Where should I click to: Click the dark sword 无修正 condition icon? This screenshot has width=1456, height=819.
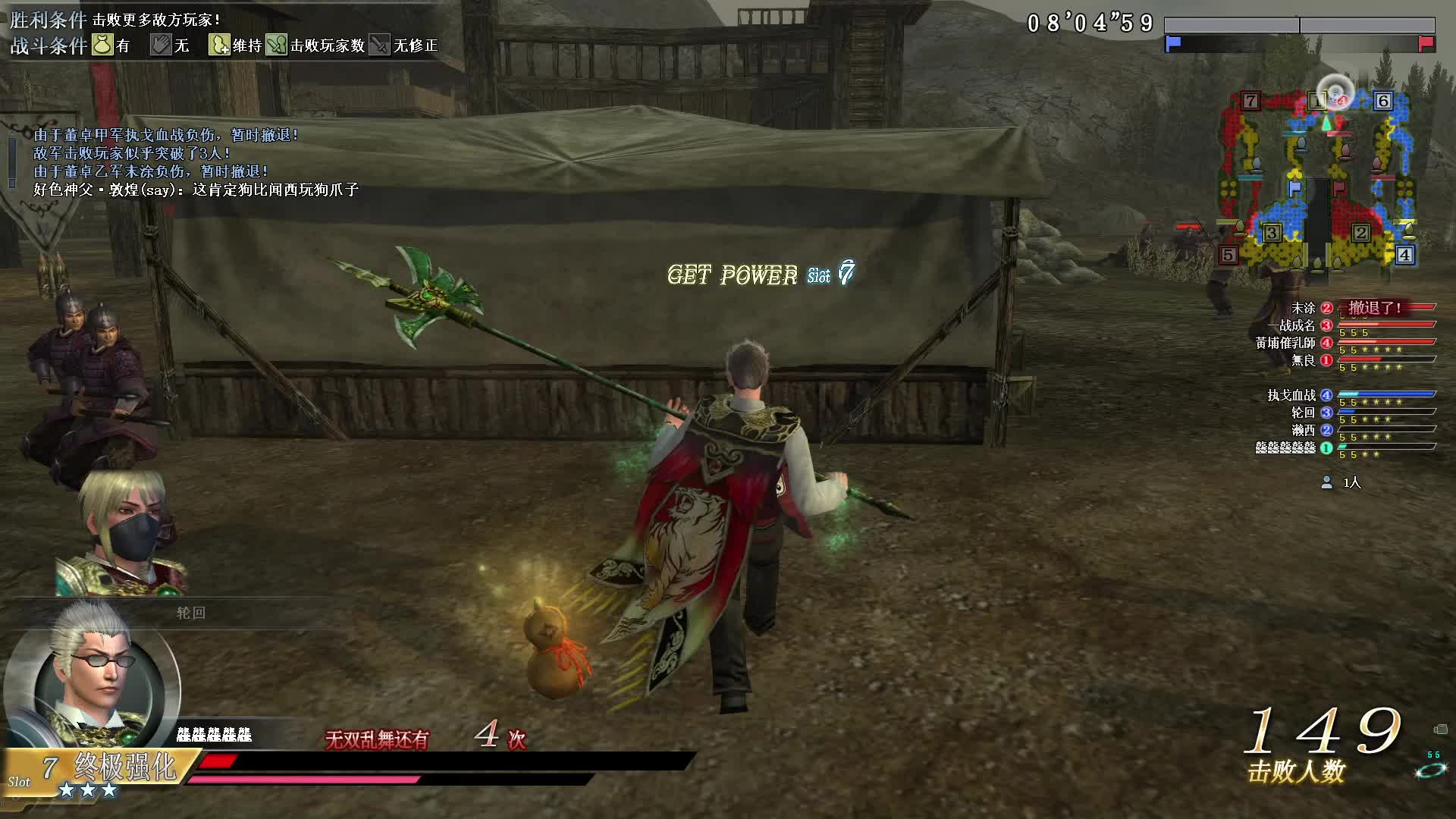(x=380, y=45)
